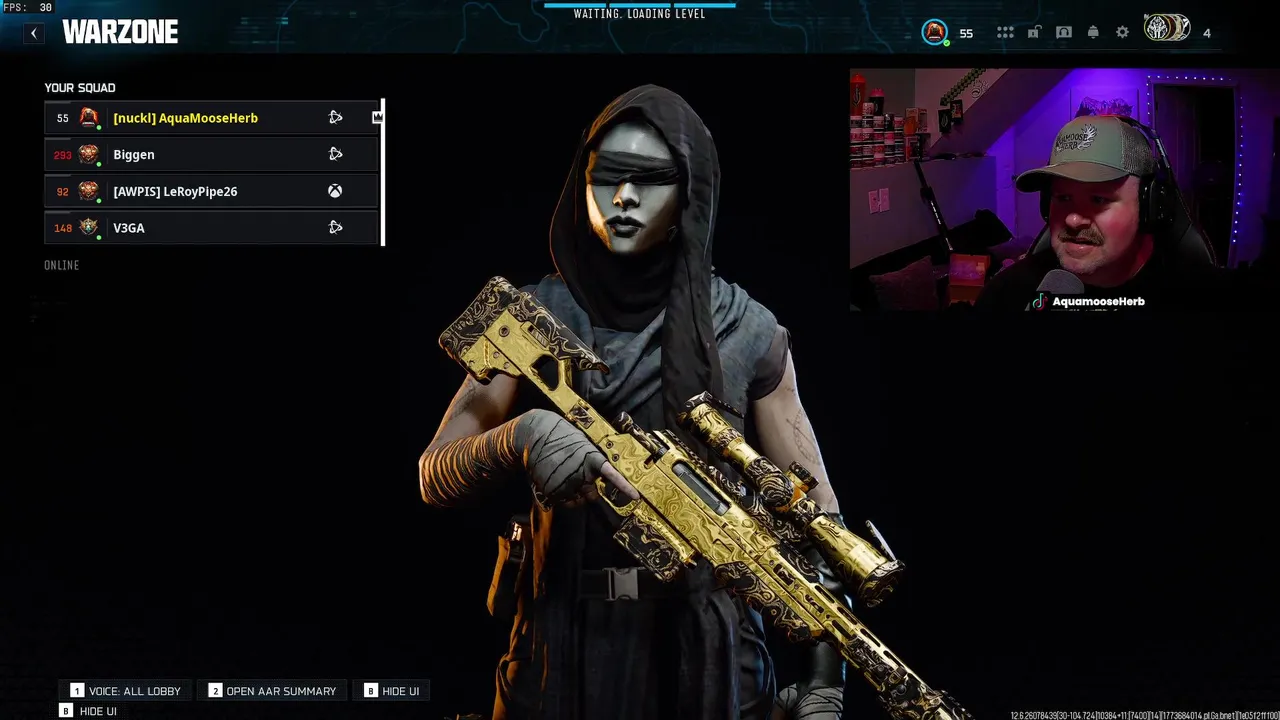This screenshot has height=720, width=1280.
Task: Show notifications with the bell icon
Action: 1093,32
